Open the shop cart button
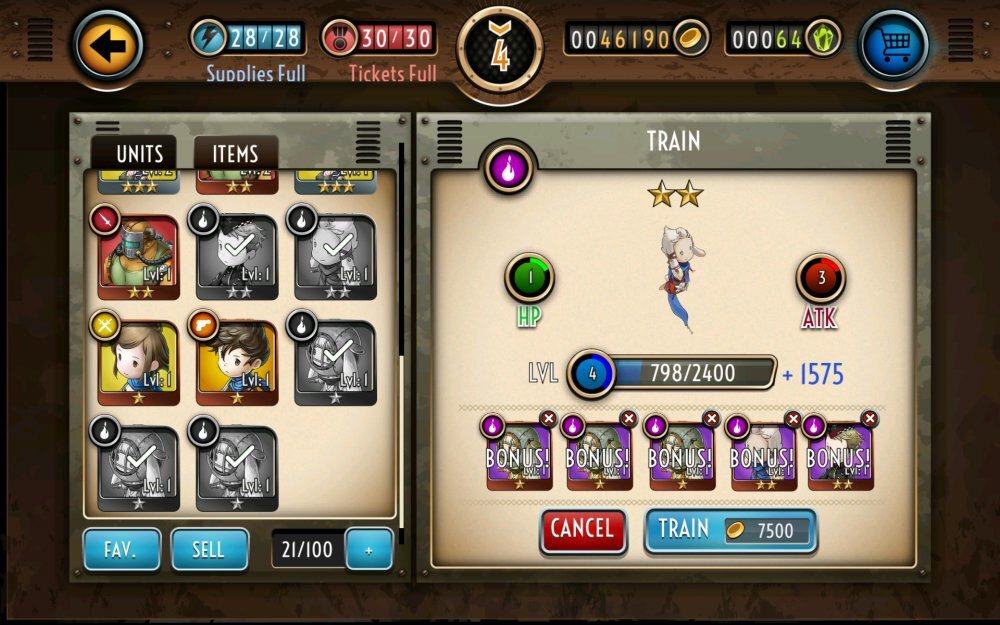This screenshot has width=1000, height=625. (893, 45)
